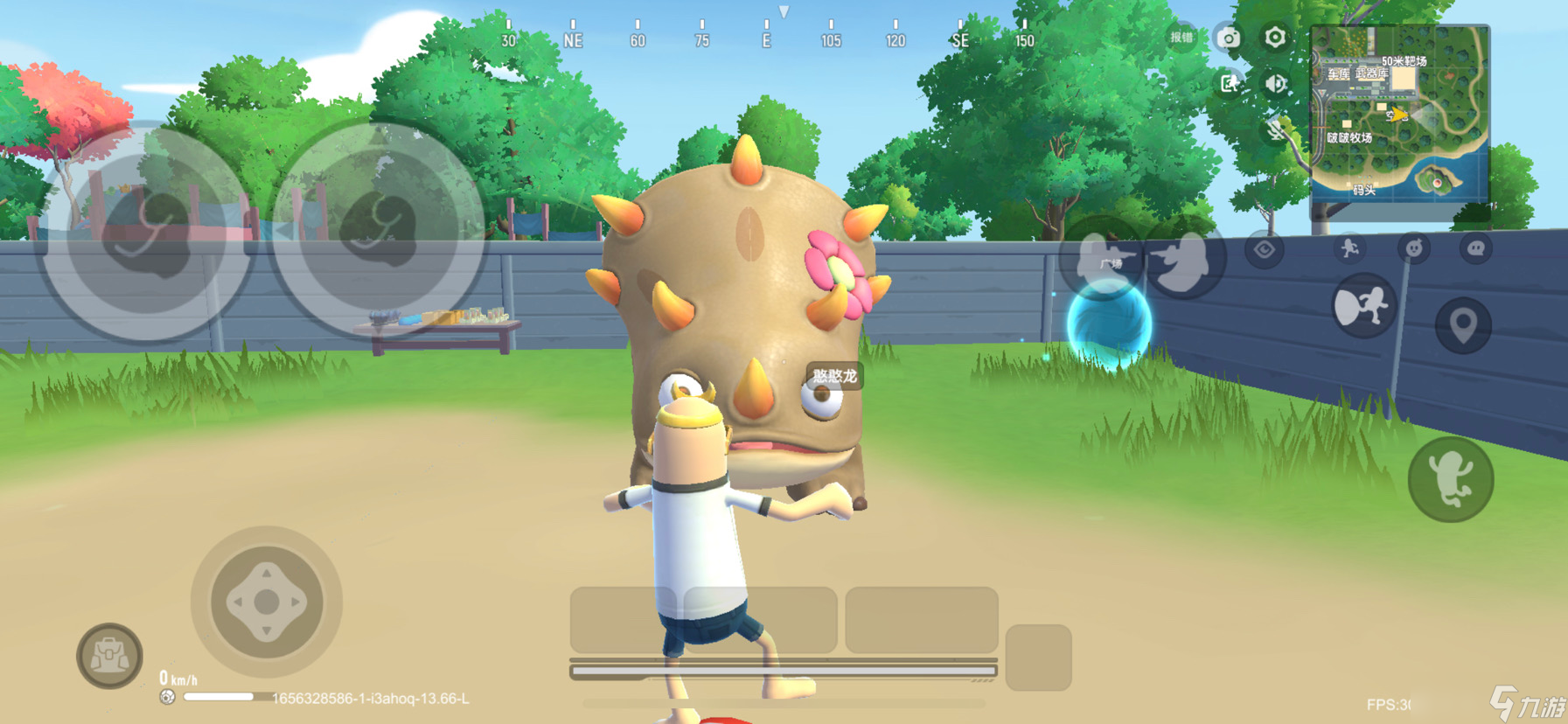The image size is (1568, 724).
Task: Expand the minimap
Action: (x=1398, y=114)
